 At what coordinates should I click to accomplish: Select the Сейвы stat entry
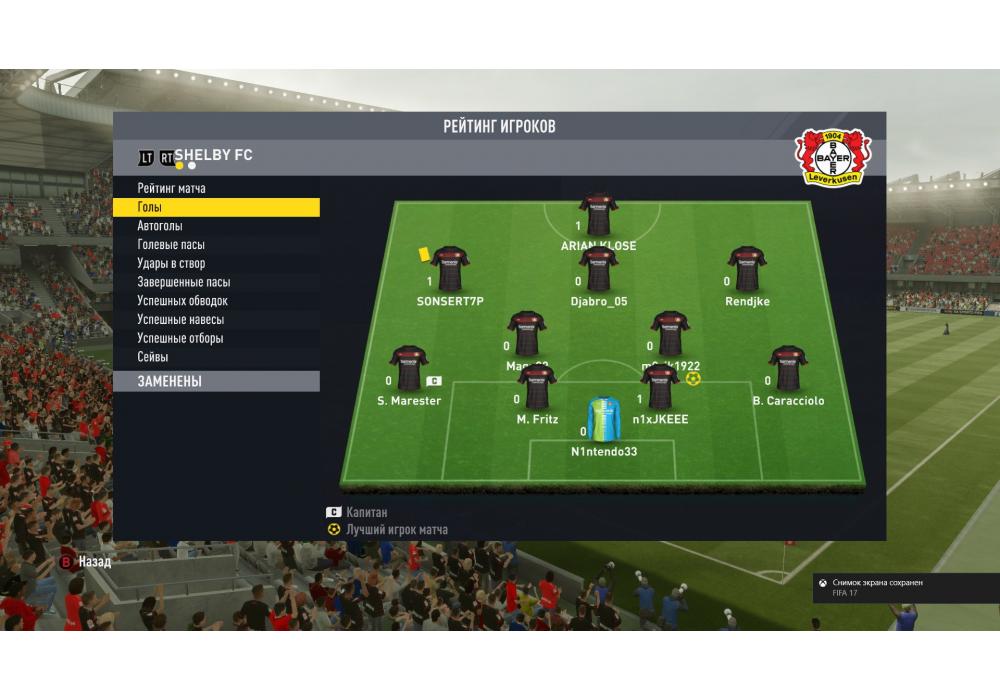(x=153, y=357)
